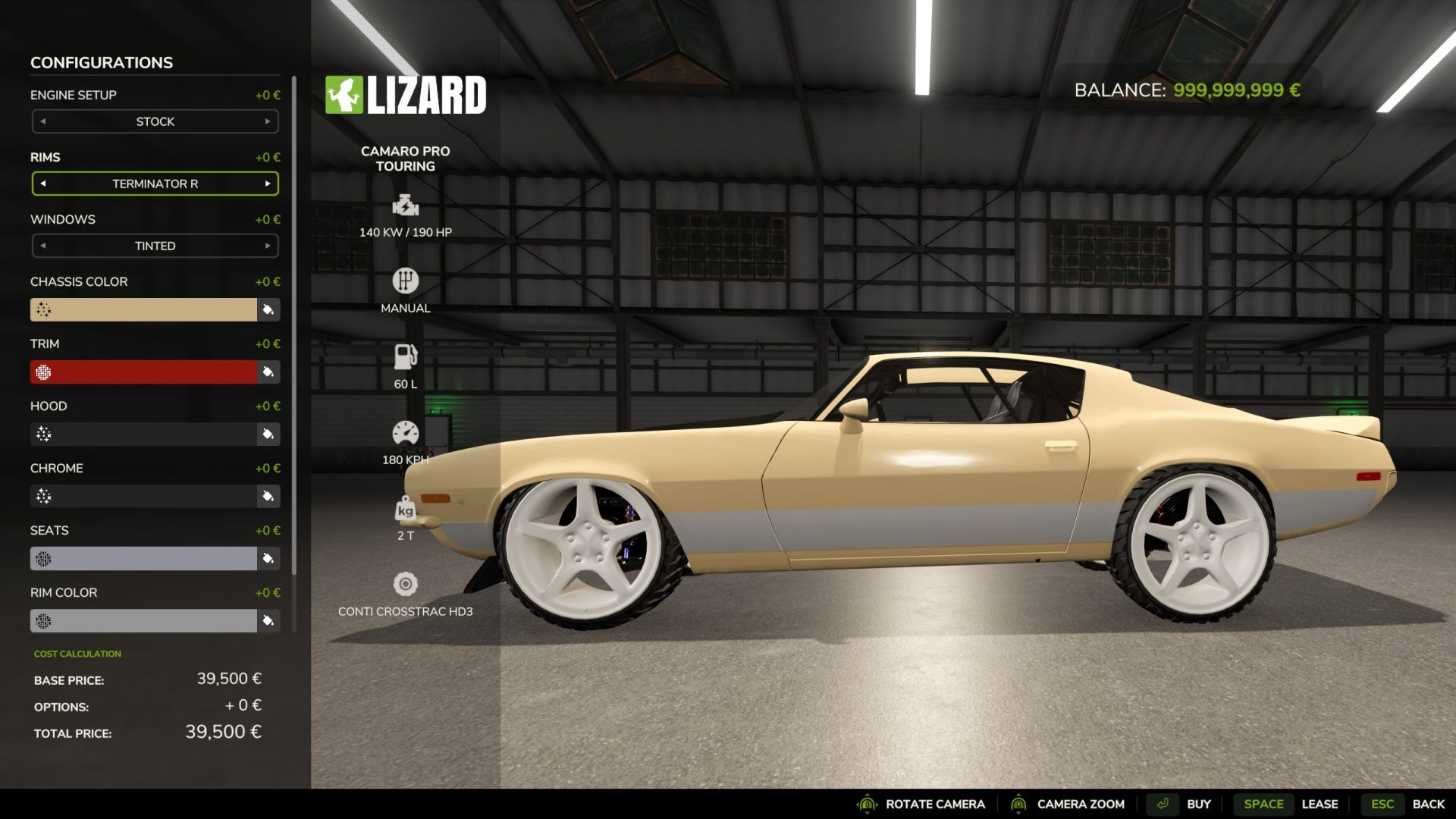
Task: Click the chassis color paint bucket icon
Action: [x=268, y=309]
